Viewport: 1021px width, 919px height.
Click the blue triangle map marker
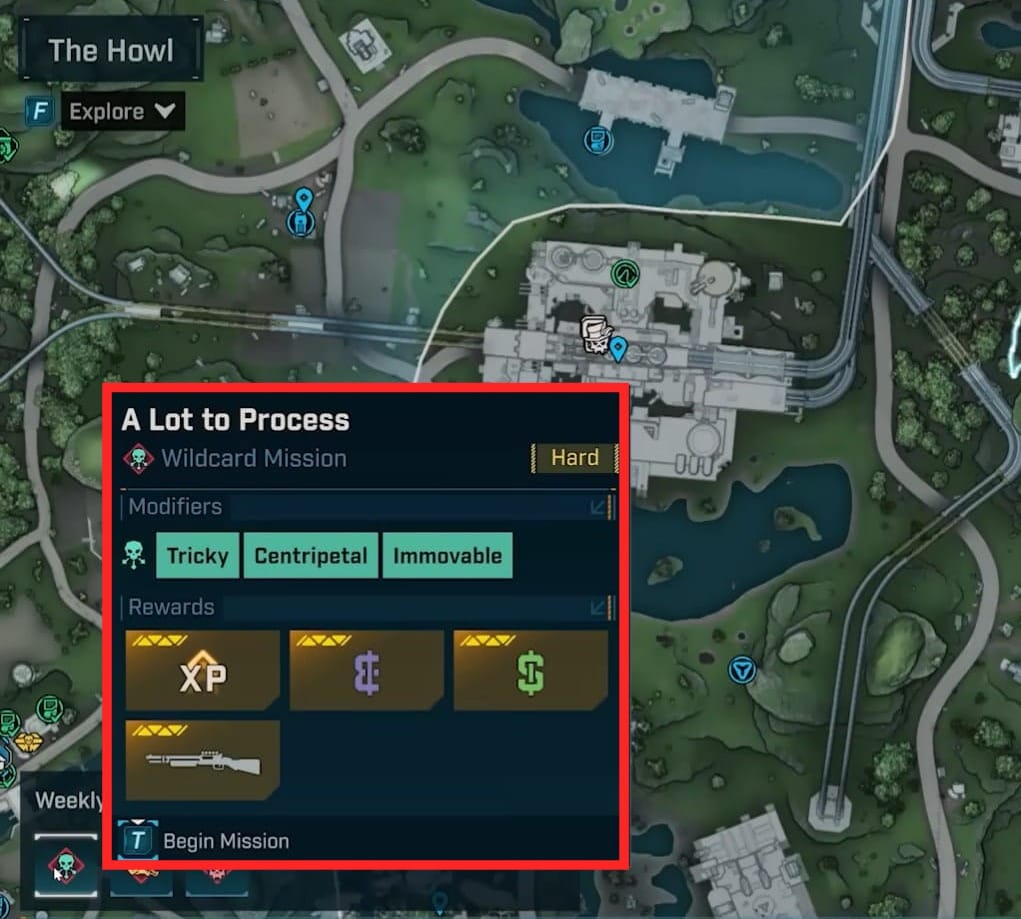741,670
